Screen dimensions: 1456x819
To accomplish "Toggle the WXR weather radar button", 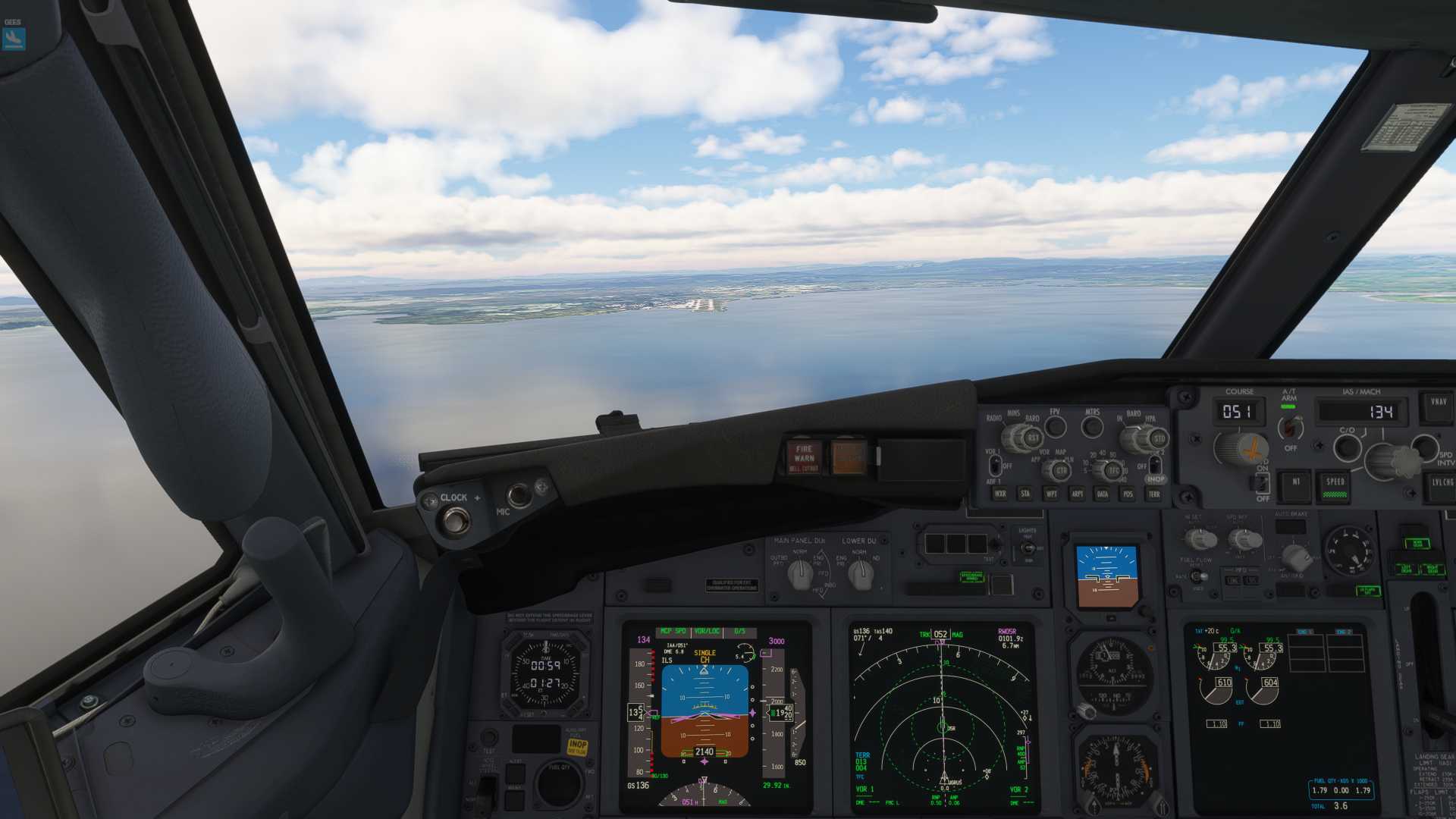I will 1000,494.
